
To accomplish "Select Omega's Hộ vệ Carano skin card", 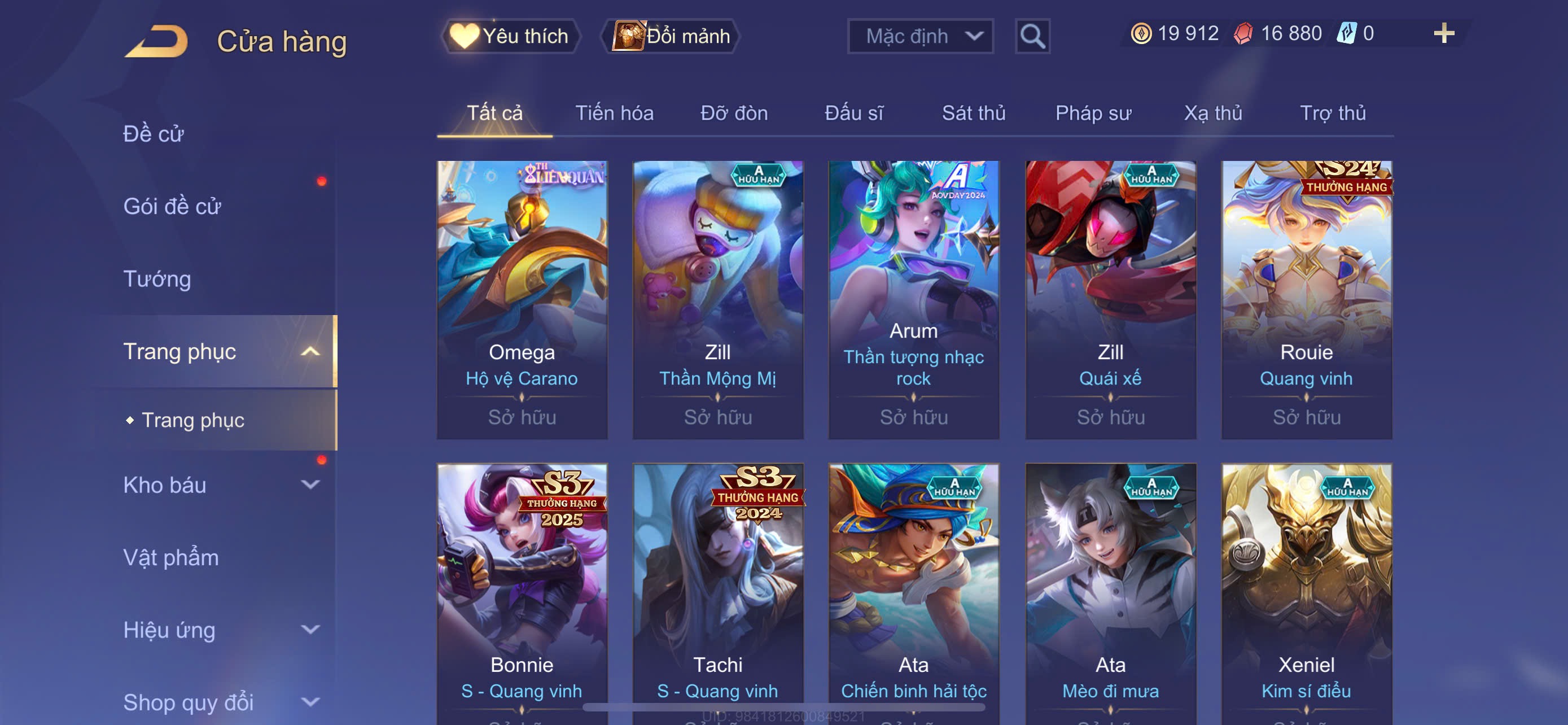I will (x=522, y=298).
